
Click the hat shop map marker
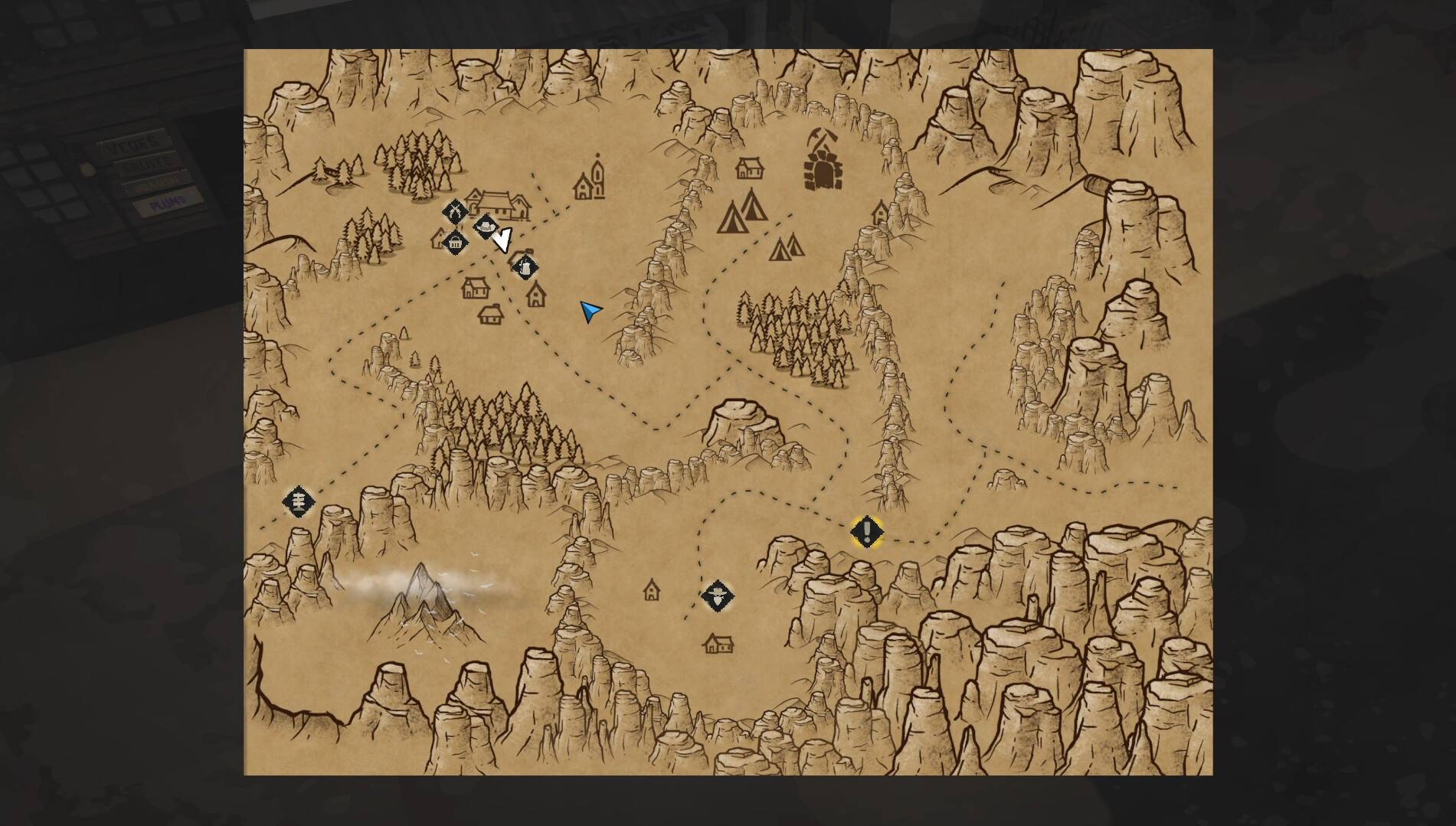(487, 227)
